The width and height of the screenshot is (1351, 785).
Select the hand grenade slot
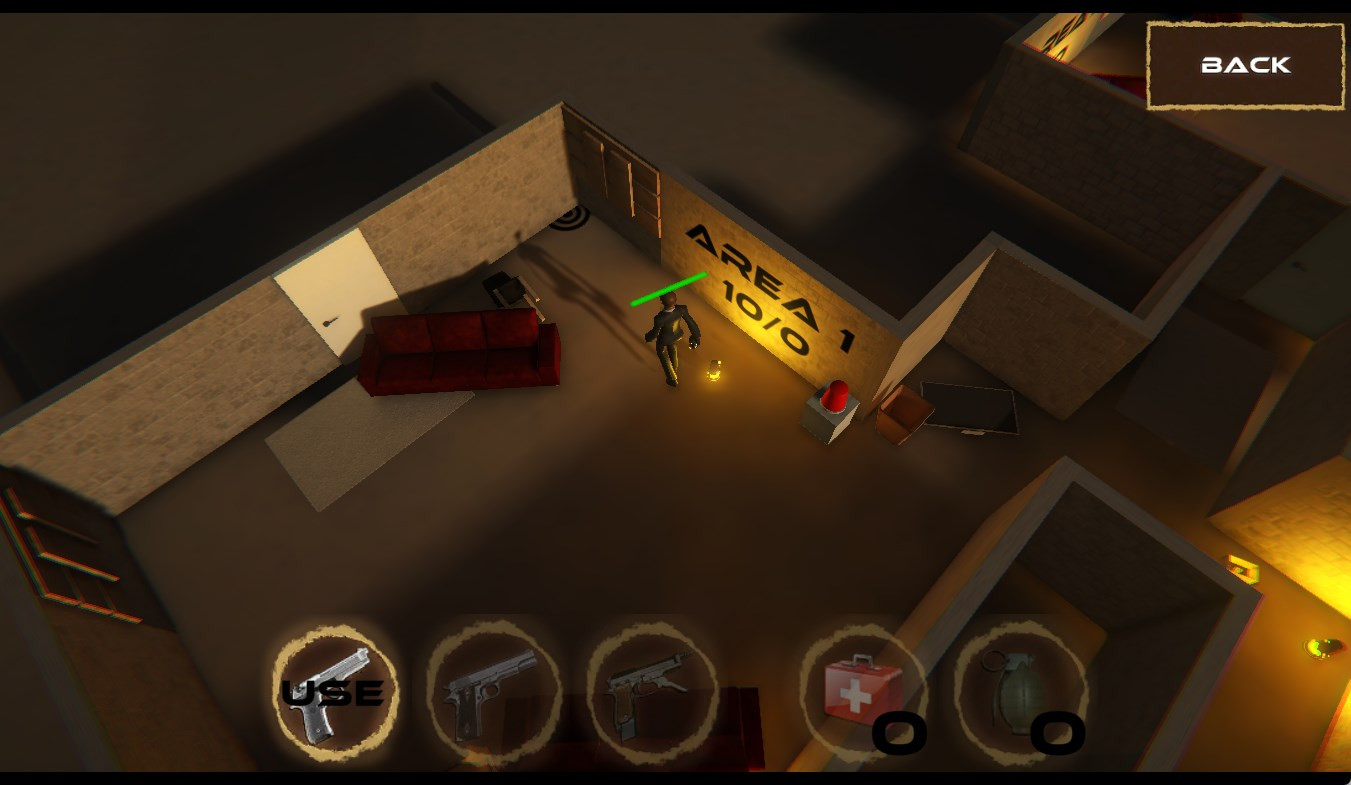(1020, 692)
